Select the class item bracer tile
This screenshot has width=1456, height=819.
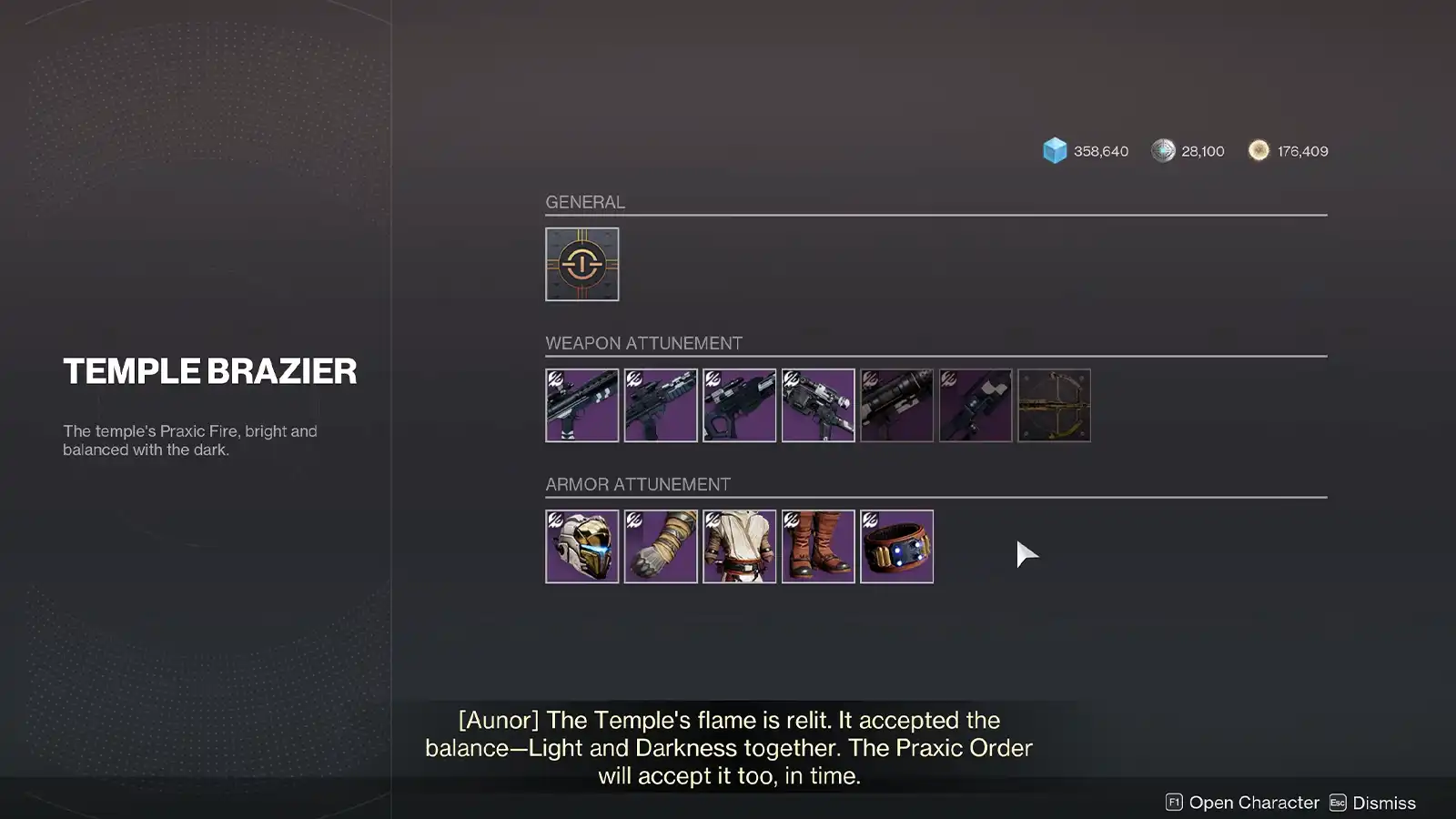(x=896, y=546)
